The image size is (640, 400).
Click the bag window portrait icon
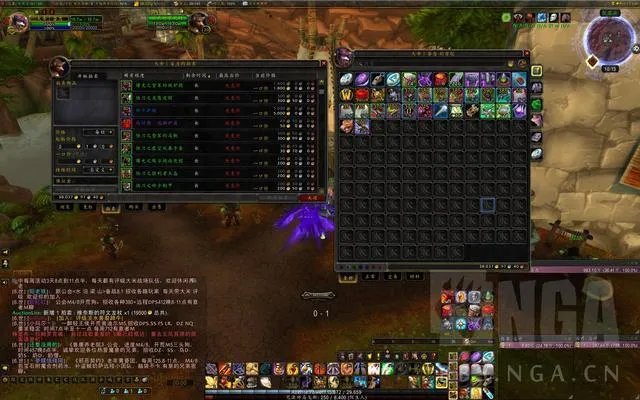coord(345,56)
